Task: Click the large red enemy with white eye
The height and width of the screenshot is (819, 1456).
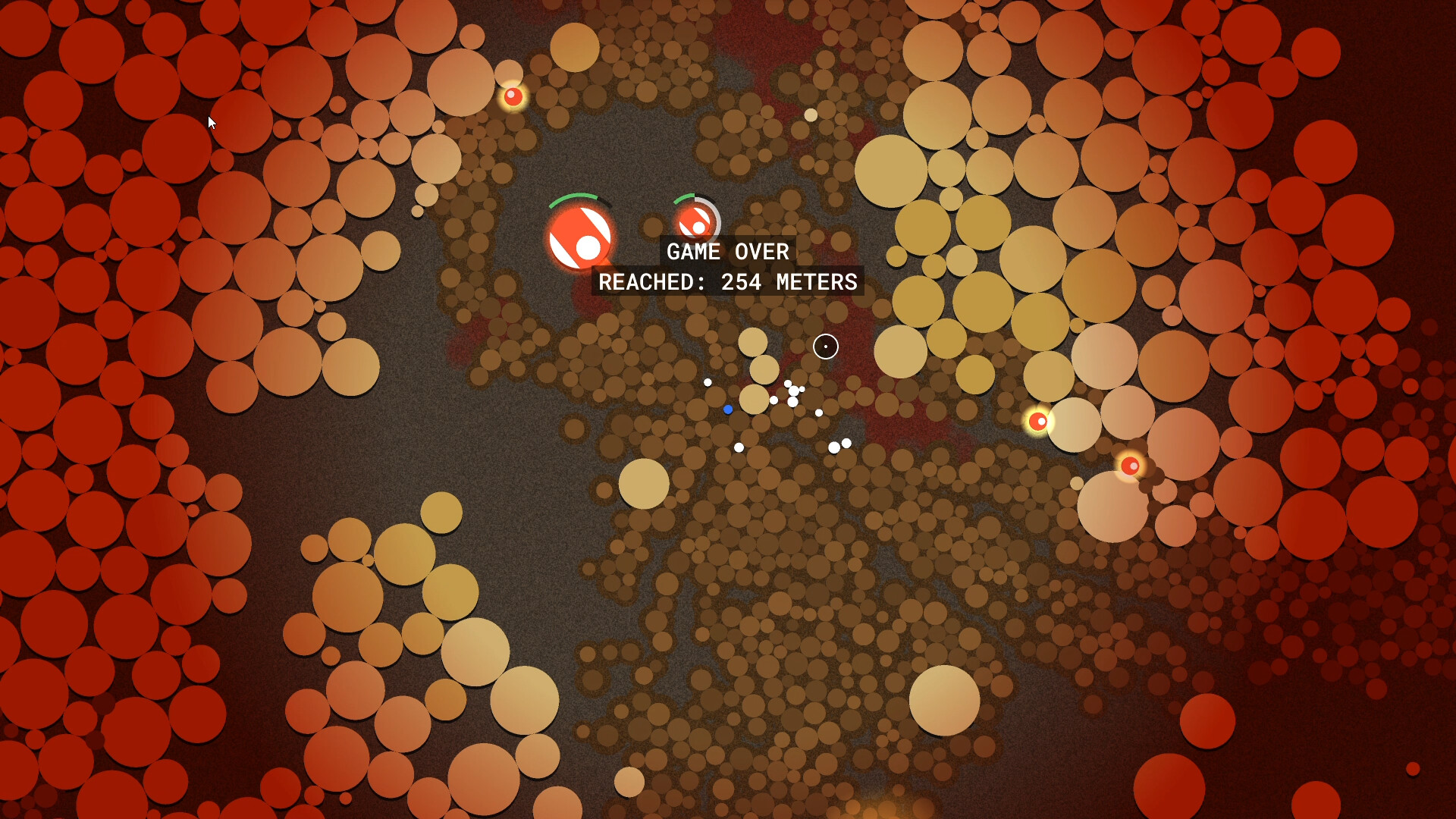Action: tap(581, 239)
